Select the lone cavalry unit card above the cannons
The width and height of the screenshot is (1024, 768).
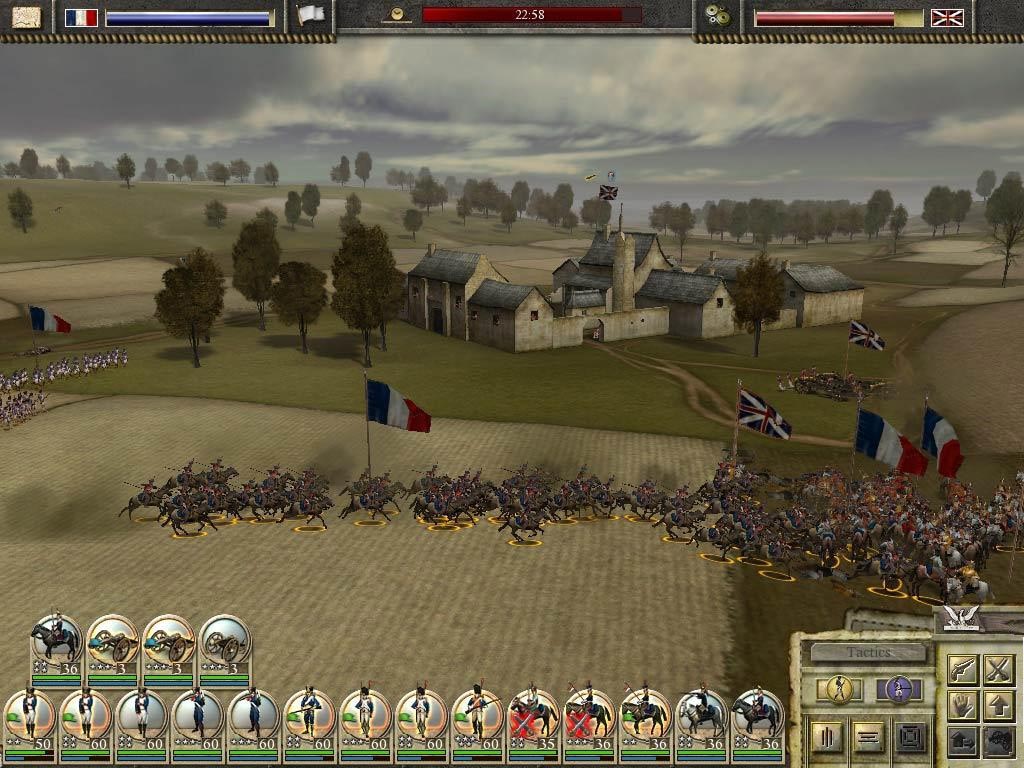(57, 643)
